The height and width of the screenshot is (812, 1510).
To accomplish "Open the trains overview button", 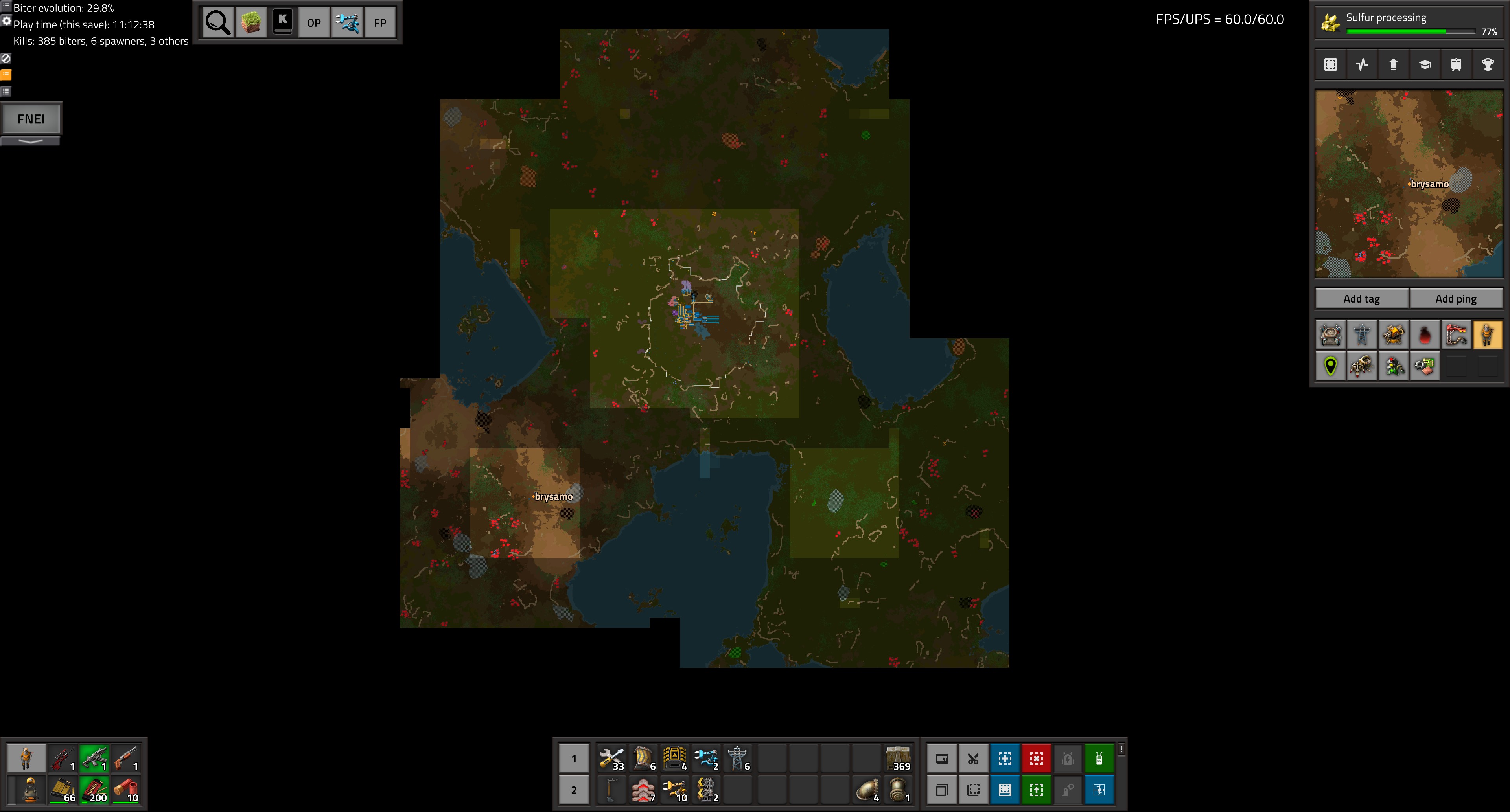I will pyautogui.click(x=1456, y=64).
